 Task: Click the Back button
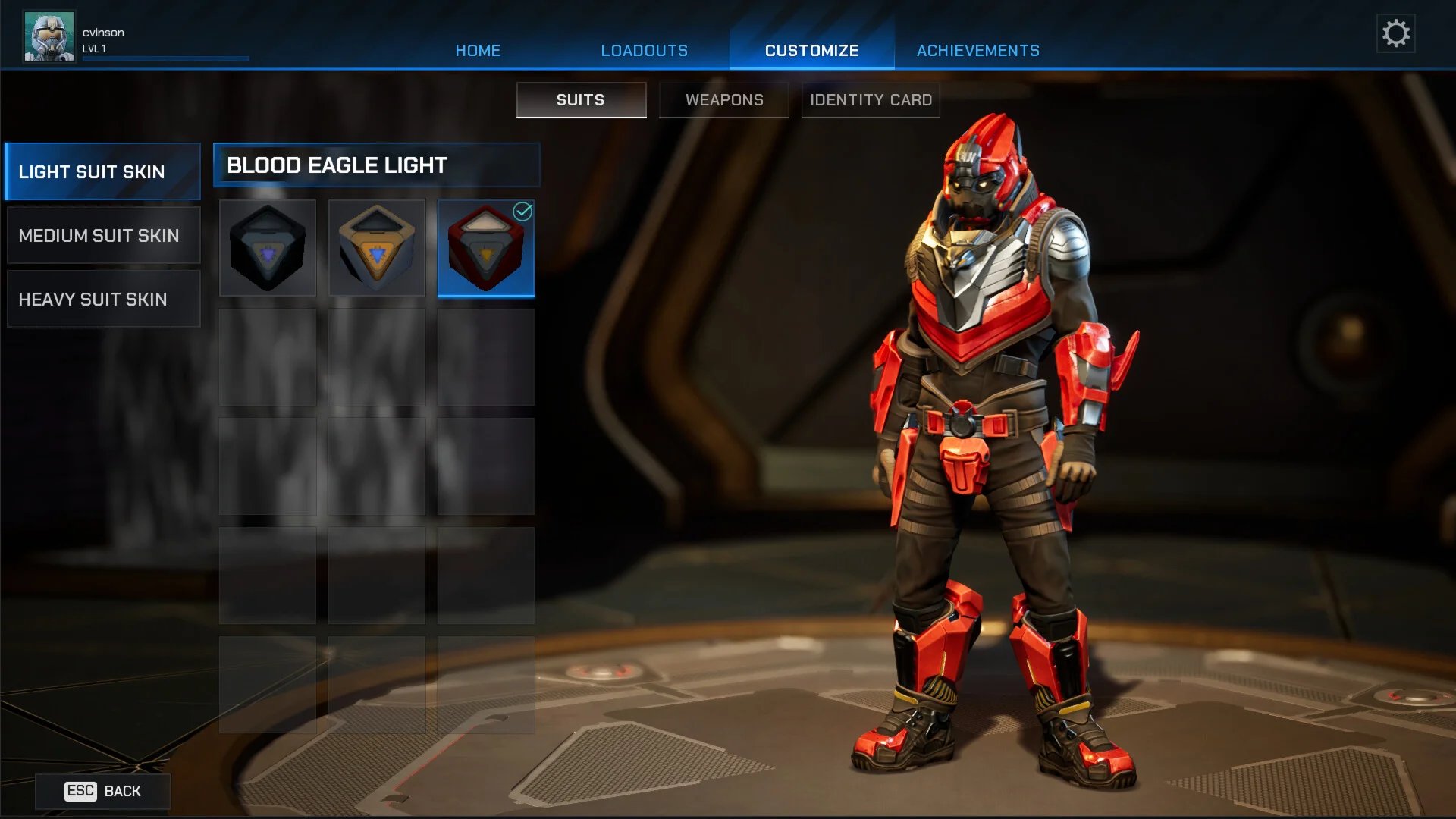pos(103,791)
